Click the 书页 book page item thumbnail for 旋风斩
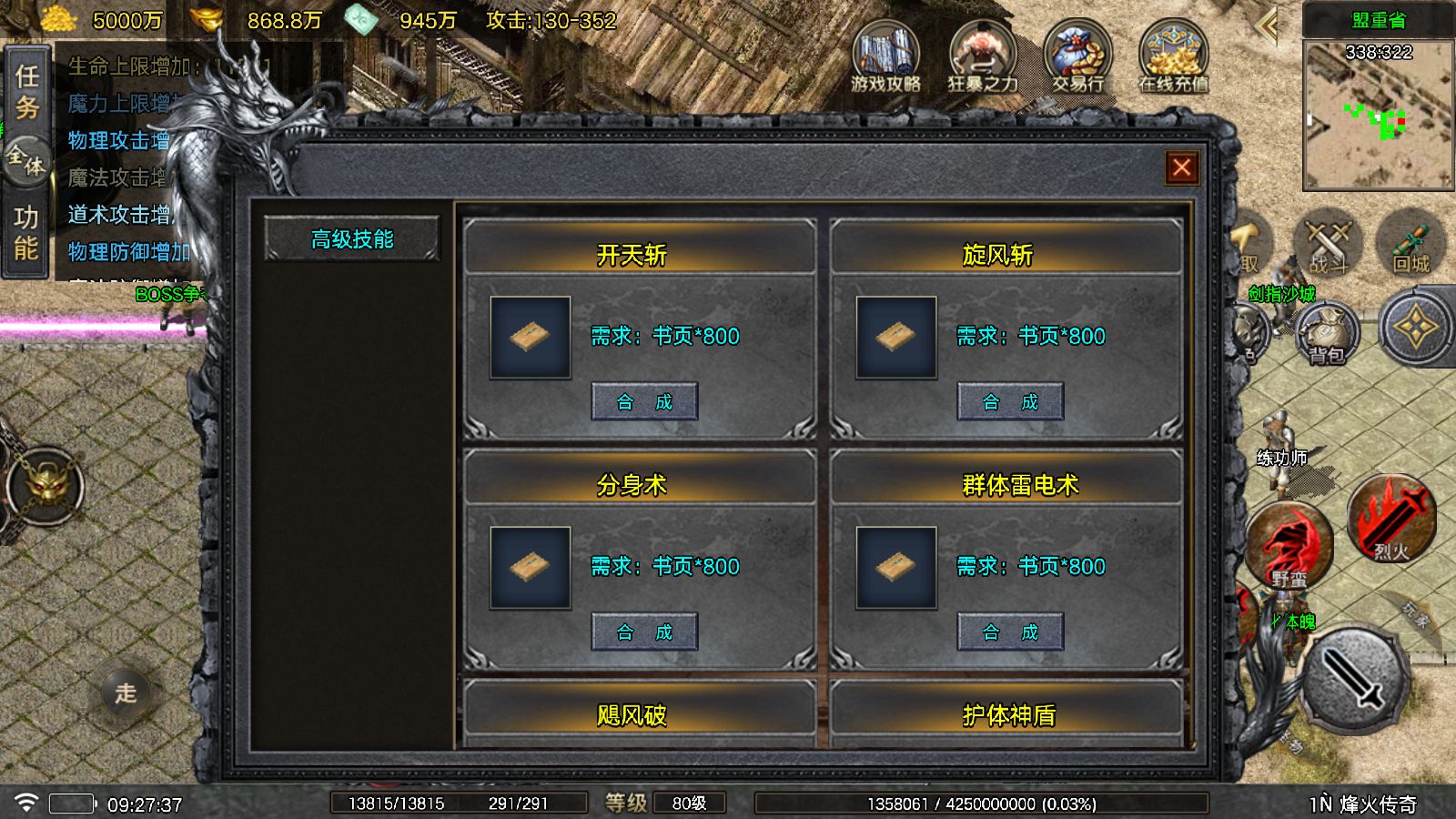This screenshot has width=1456, height=819. pos(895,337)
